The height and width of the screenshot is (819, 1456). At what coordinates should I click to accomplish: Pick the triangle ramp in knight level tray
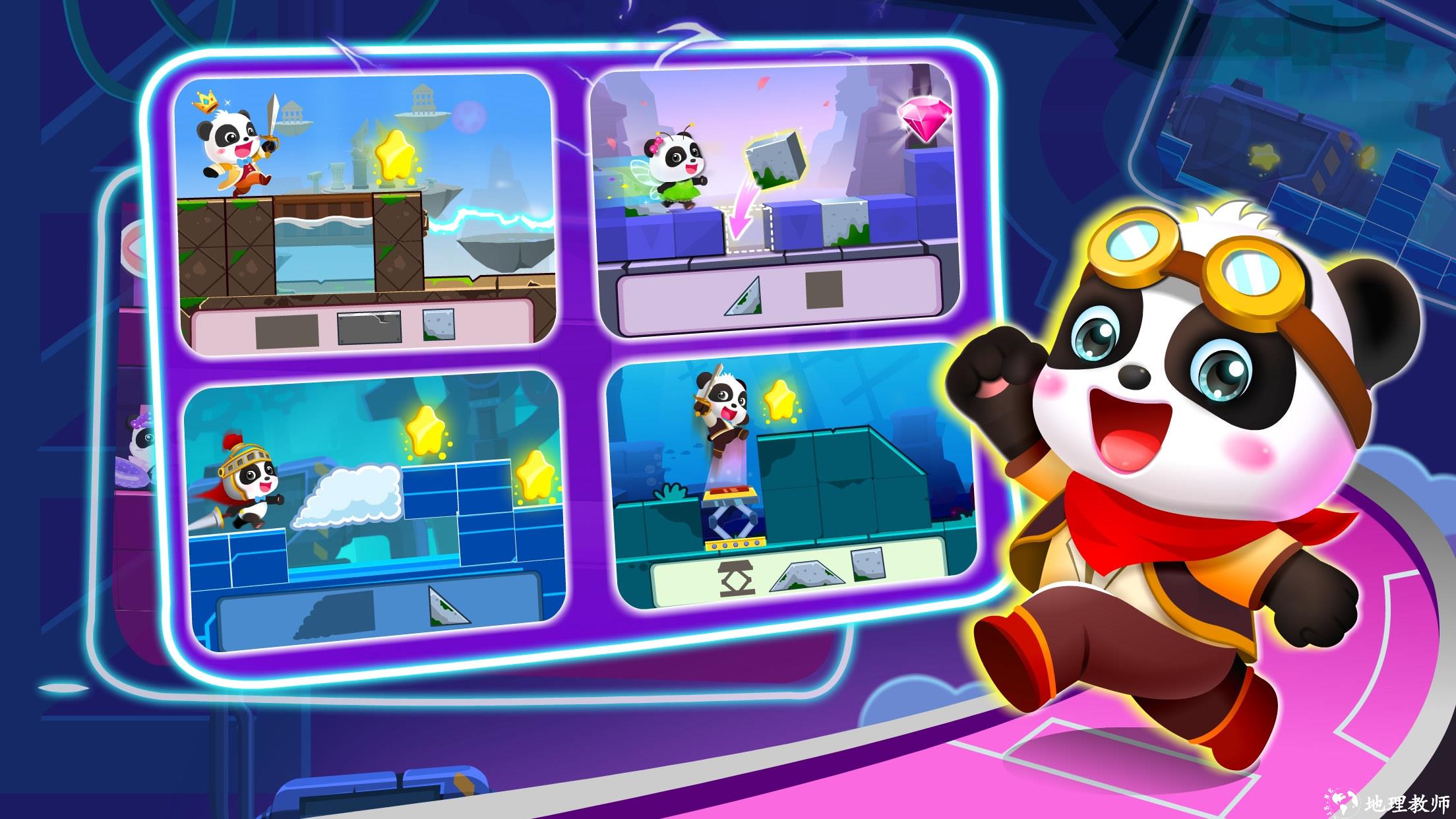click(448, 605)
